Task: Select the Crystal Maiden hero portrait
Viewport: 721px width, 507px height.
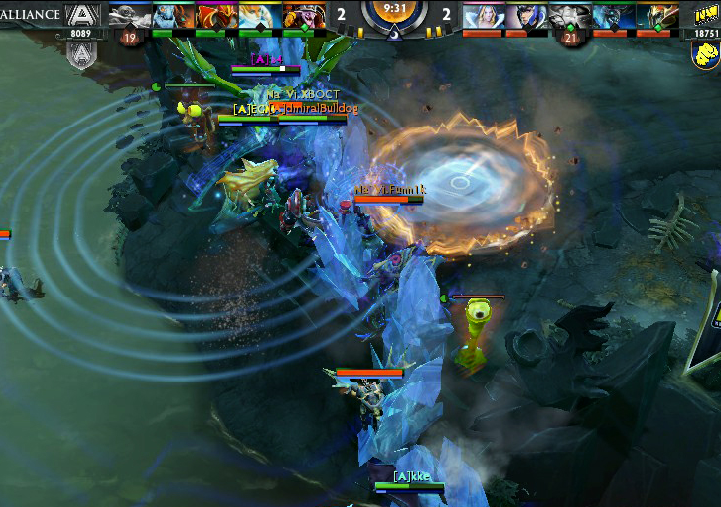Action: pos(482,15)
